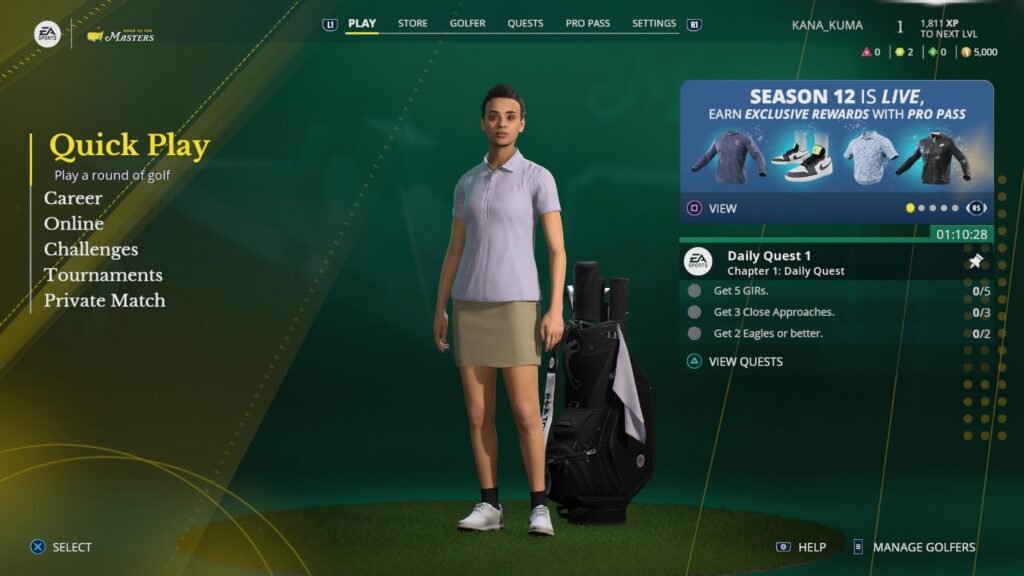Click View Quests under the daily quest
1024x576 pixels.
pos(745,361)
